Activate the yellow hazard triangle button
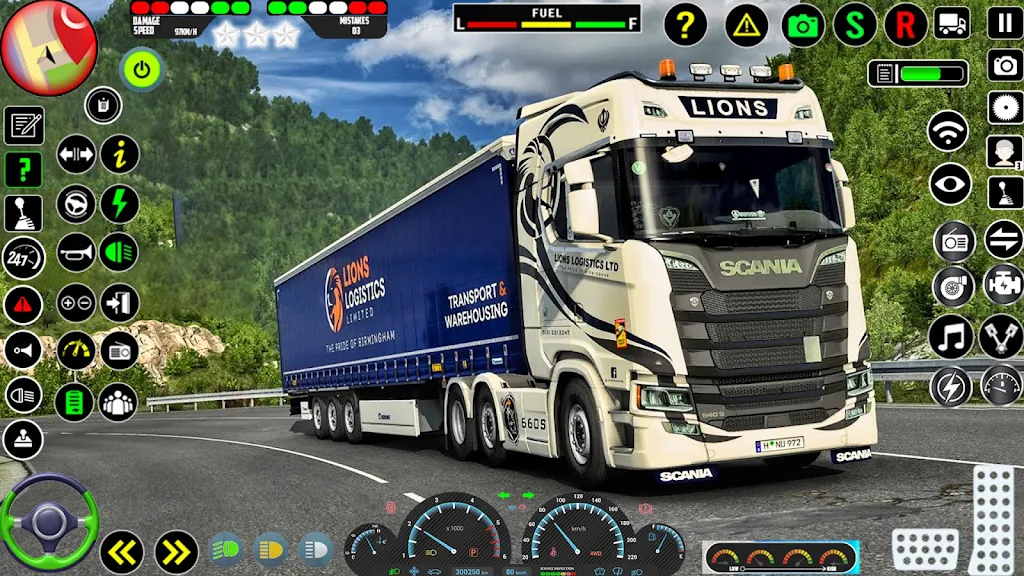 click(746, 25)
